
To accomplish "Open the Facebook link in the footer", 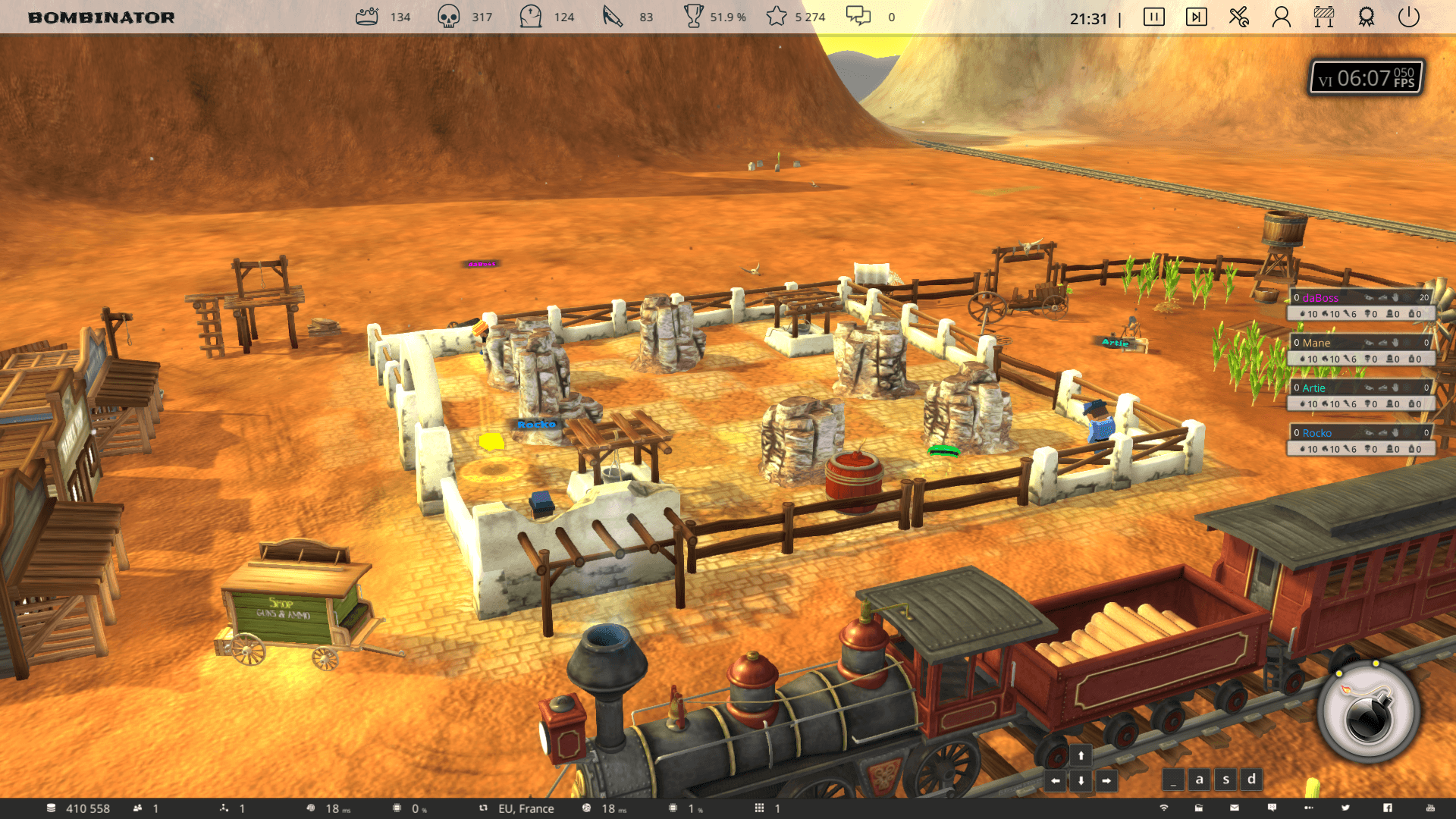I will tap(1387, 808).
